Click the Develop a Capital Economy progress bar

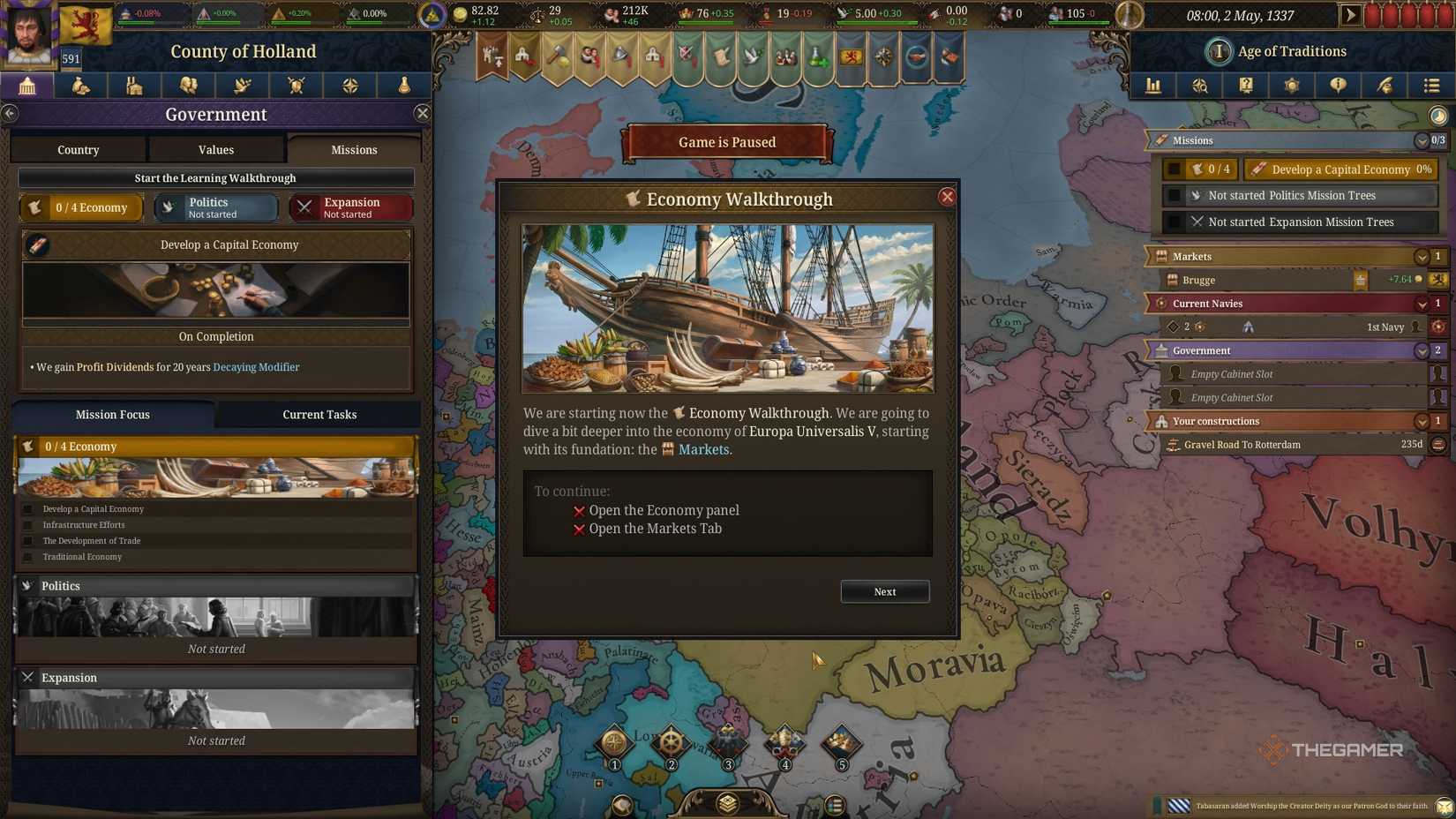pyautogui.click(x=1339, y=169)
